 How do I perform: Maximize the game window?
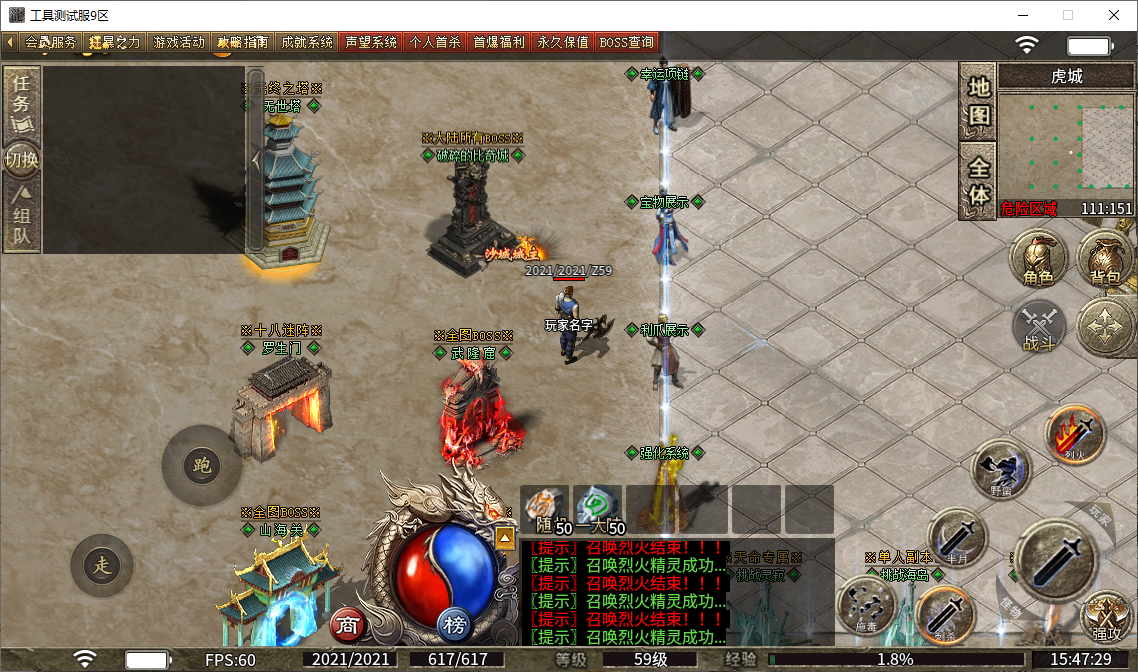pos(1068,15)
